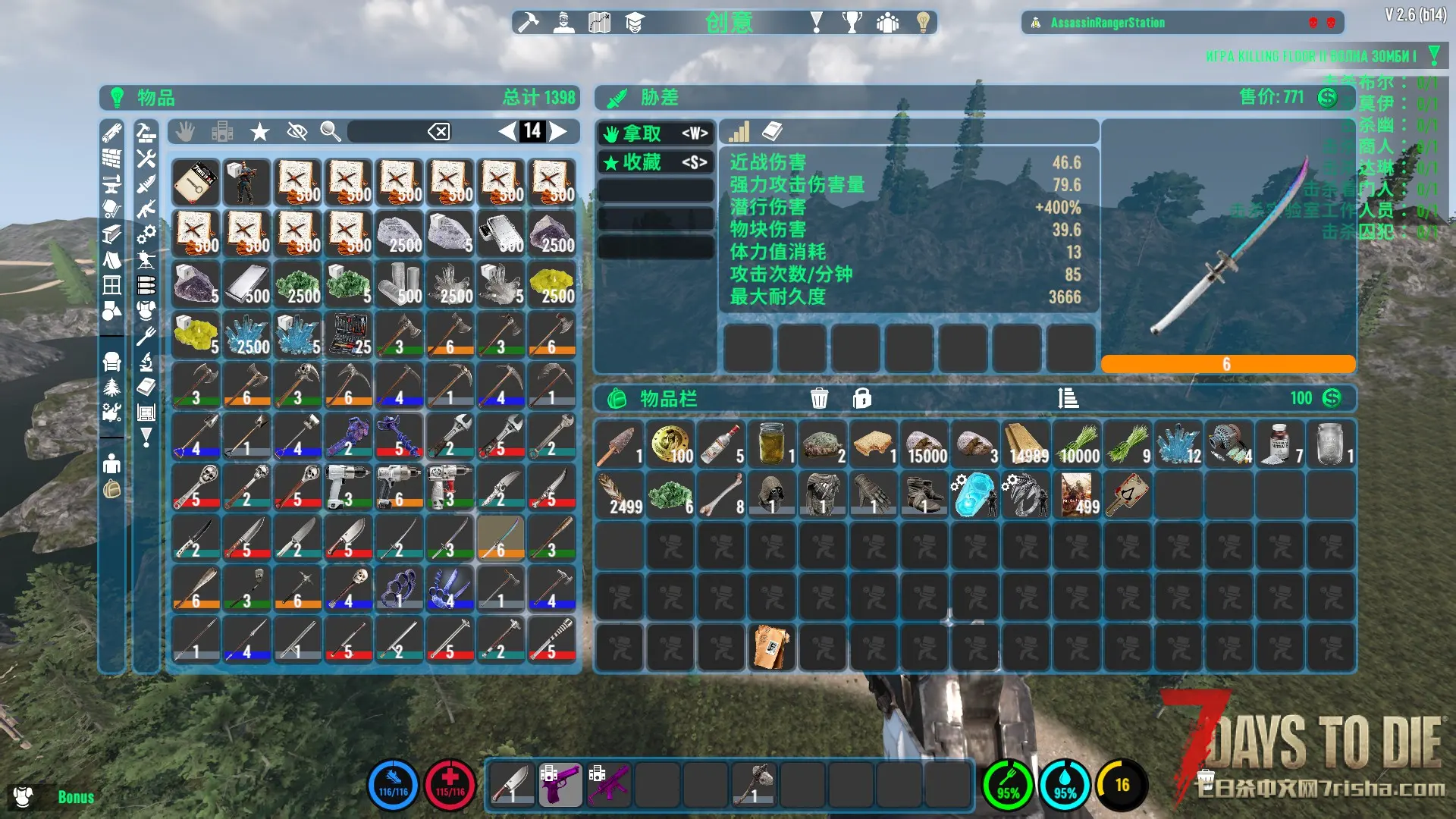Trash items with the bin button
Screen dimensions: 1456x819
coord(819,398)
